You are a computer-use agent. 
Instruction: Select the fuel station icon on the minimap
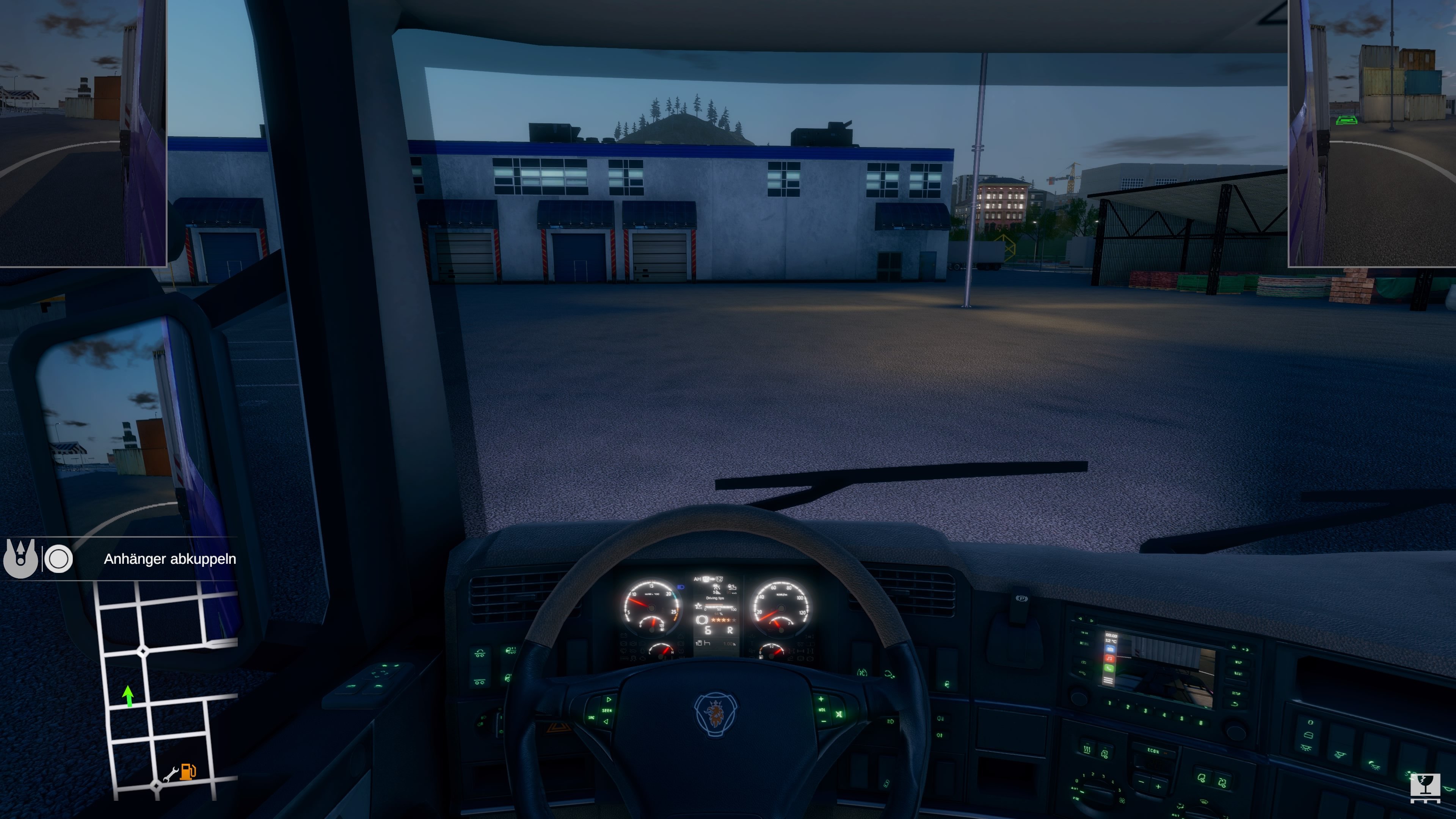point(188,773)
